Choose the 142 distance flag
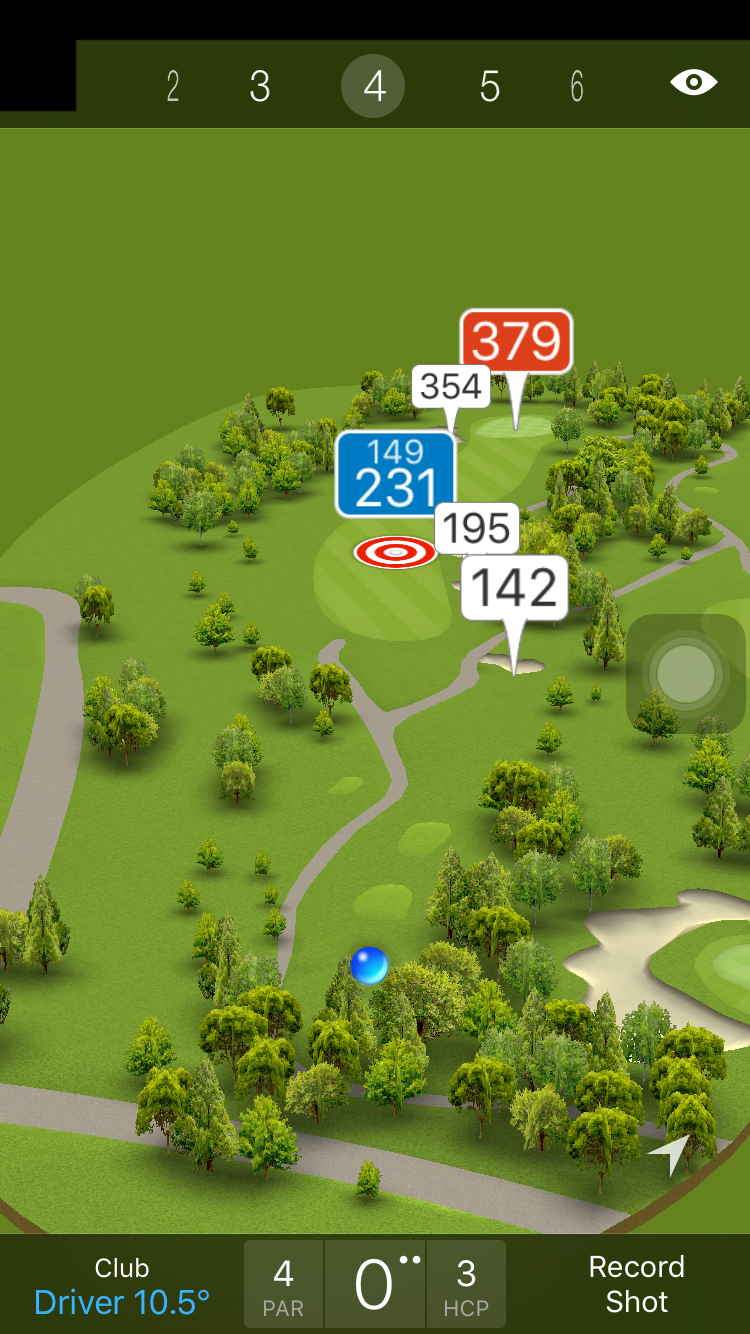Screen dimensions: 750x1334 click(x=514, y=587)
